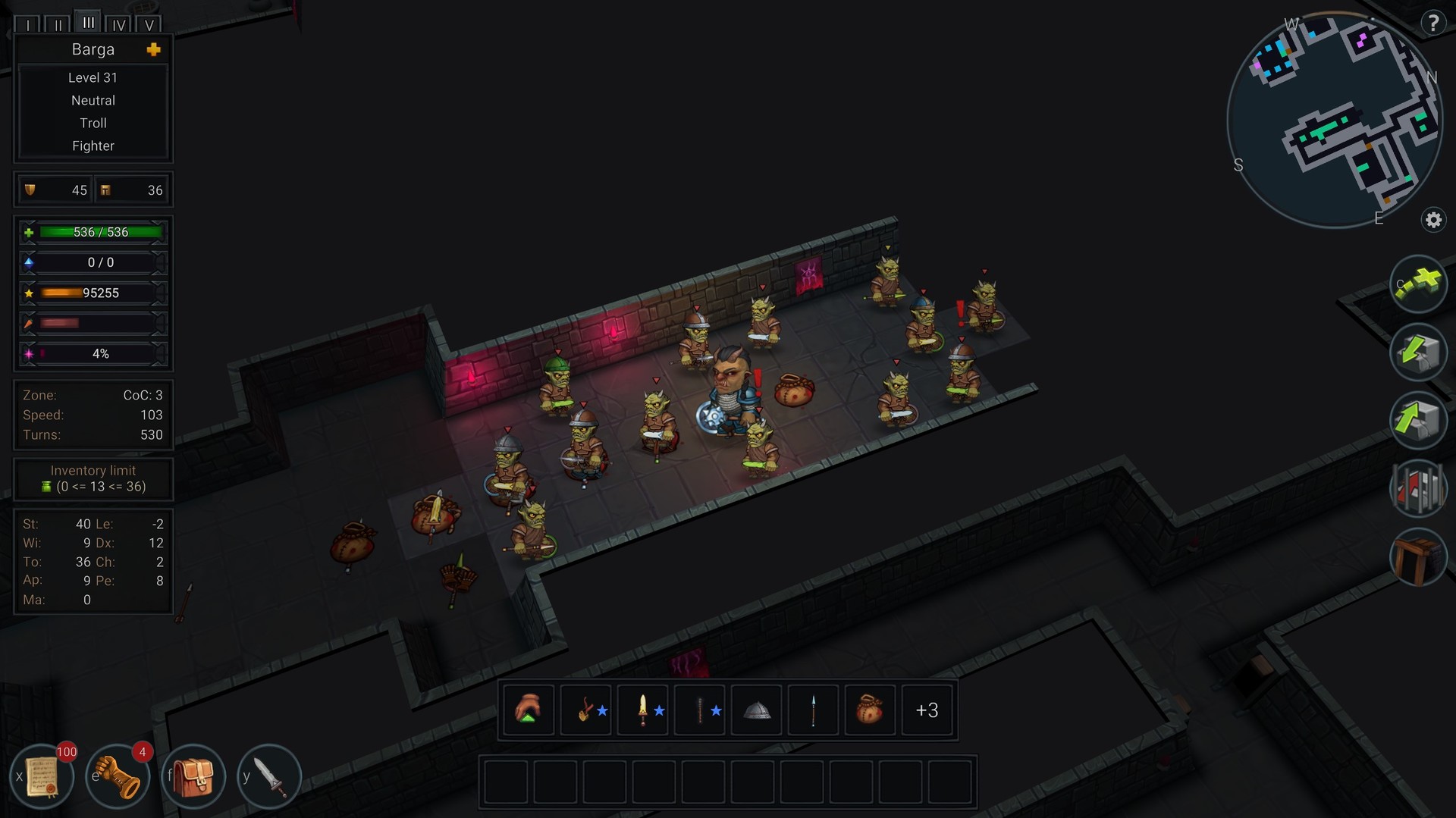Switch to character tab IV
This screenshot has width=1456, height=818.
click(x=118, y=24)
